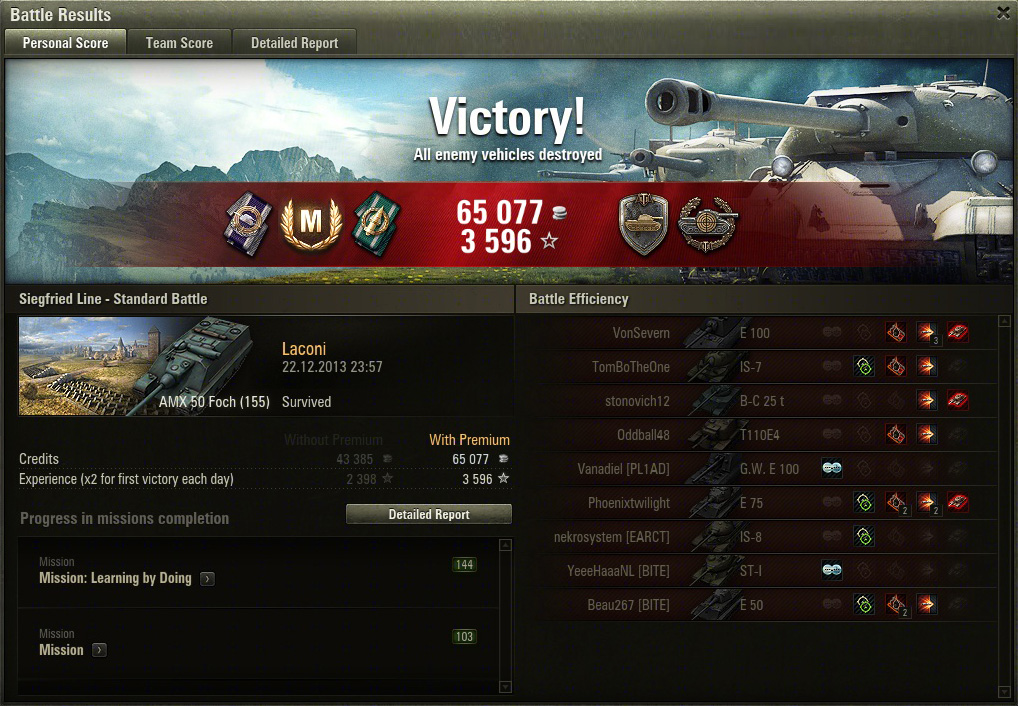The height and width of the screenshot is (706, 1018).
Task: Click the AMX 50 Foch (155) thumbnail
Action: (144, 366)
